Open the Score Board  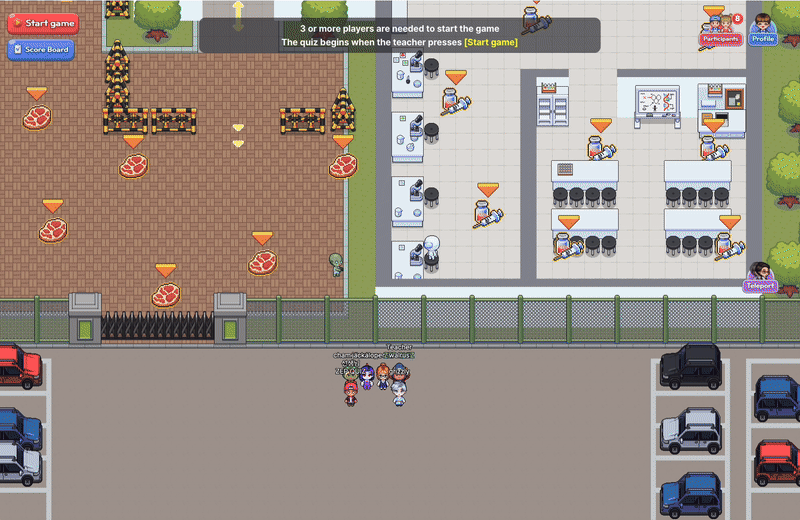pos(42,49)
